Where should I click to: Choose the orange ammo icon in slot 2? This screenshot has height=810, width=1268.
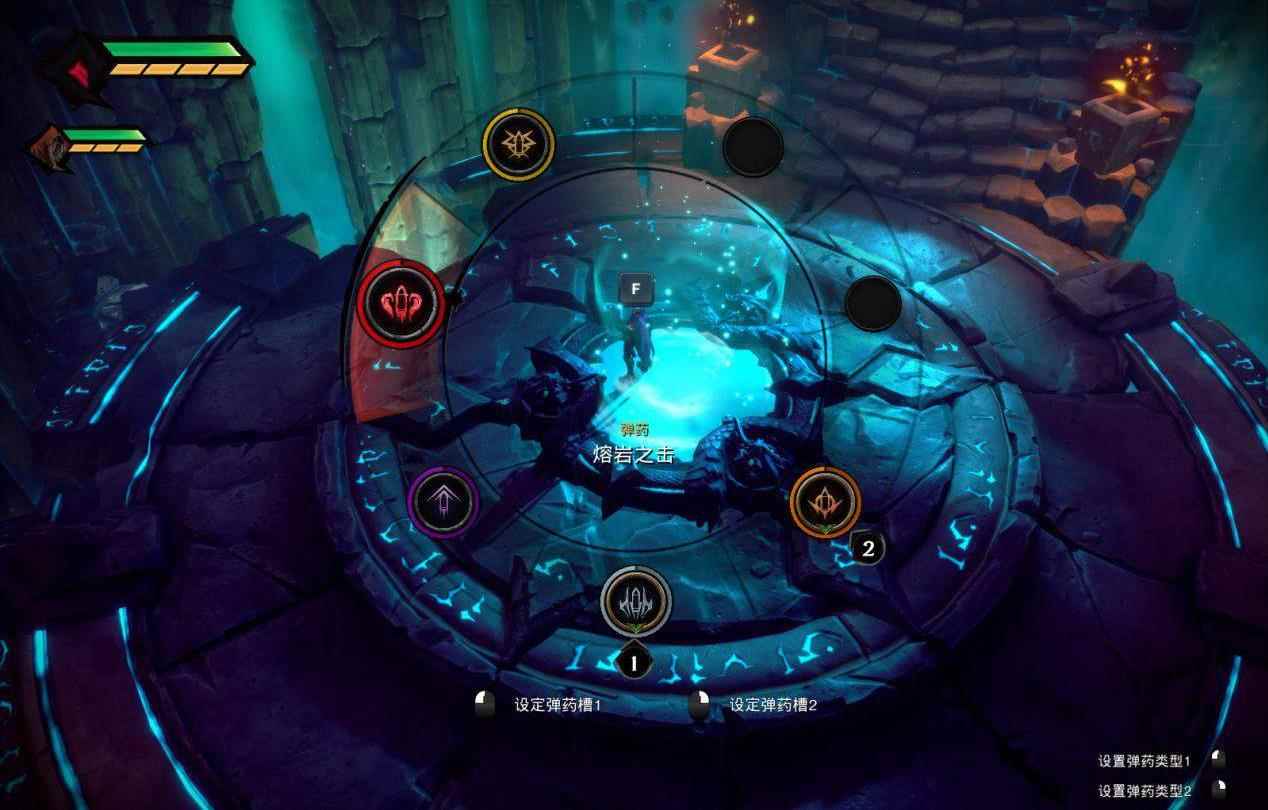[825, 500]
